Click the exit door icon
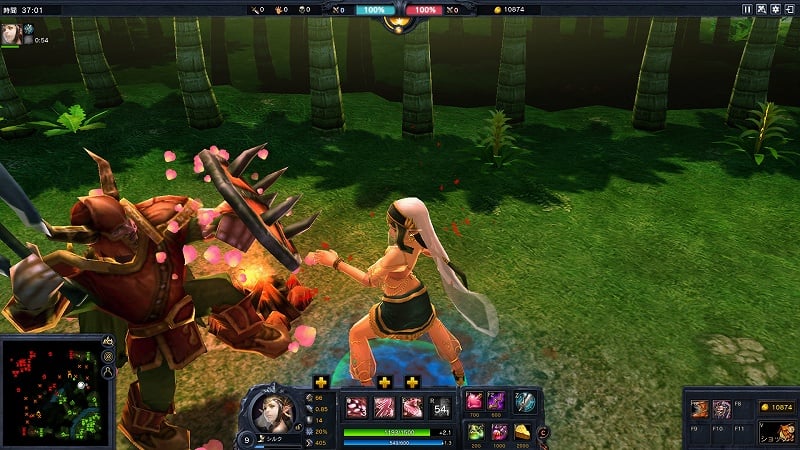 (789, 9)
